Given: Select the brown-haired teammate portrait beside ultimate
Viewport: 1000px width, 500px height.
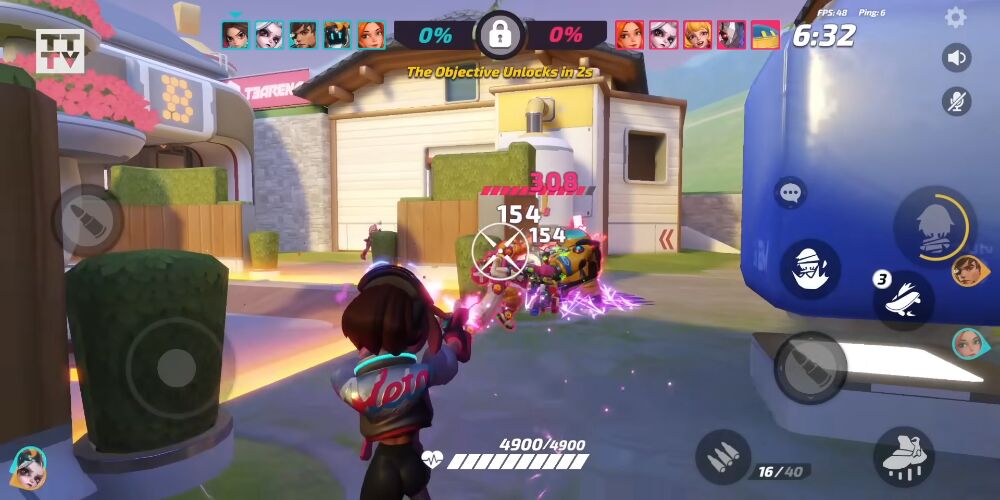Looking at the screenshot, I should (x=966, y=270).
